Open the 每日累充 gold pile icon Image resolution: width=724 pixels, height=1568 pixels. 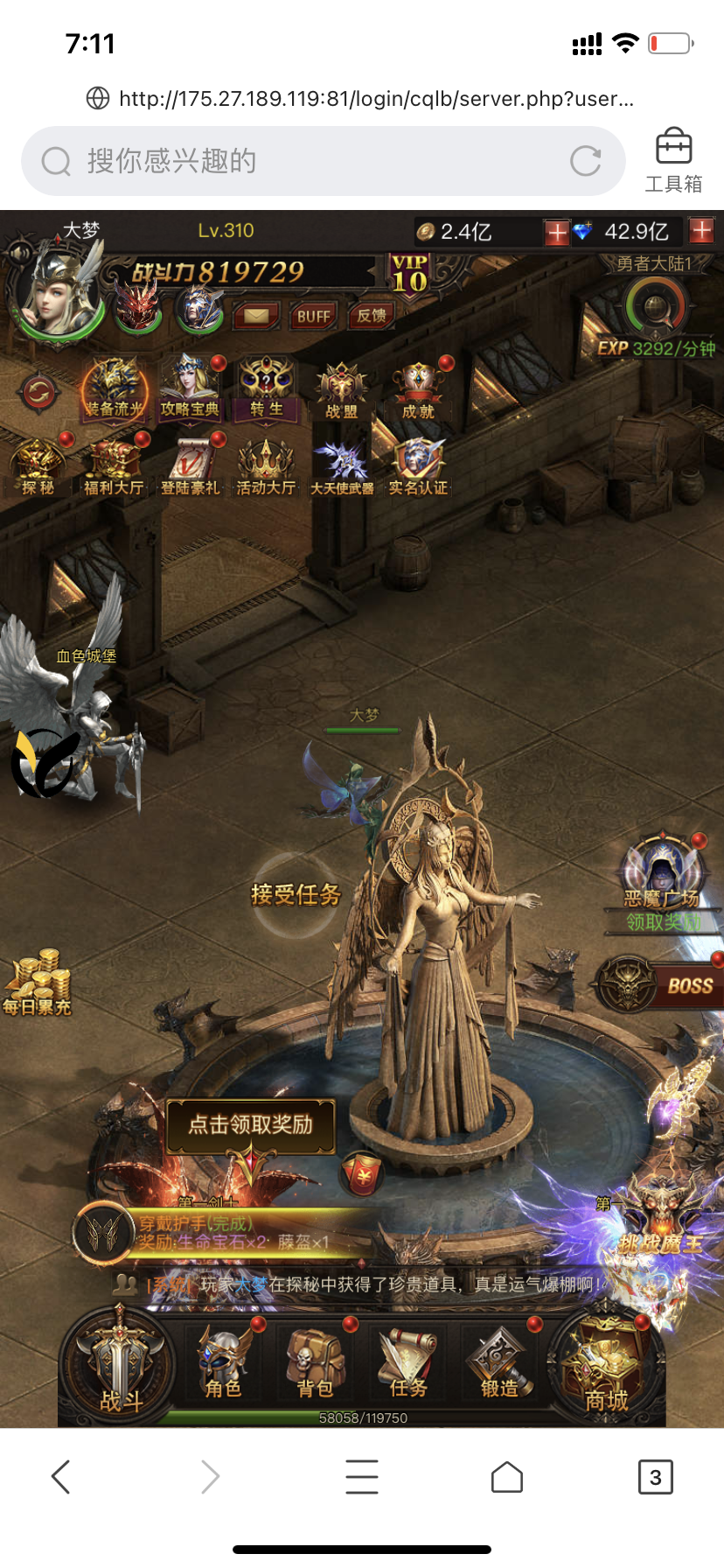(x=37, y=983)
